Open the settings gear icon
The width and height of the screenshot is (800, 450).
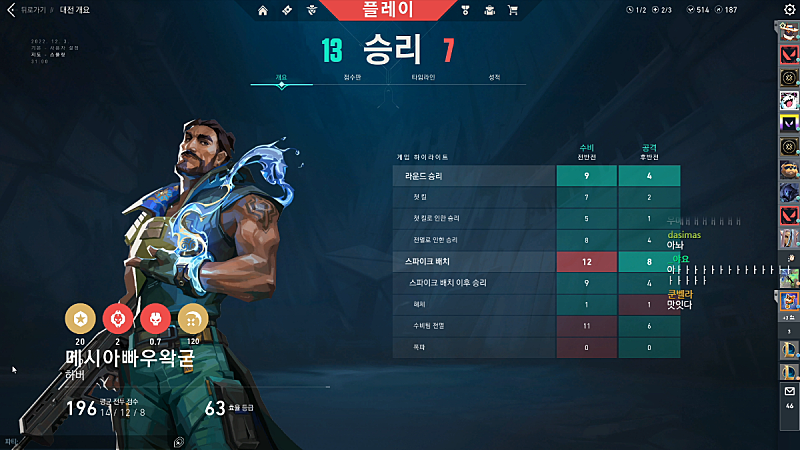(x=789, y=10)
